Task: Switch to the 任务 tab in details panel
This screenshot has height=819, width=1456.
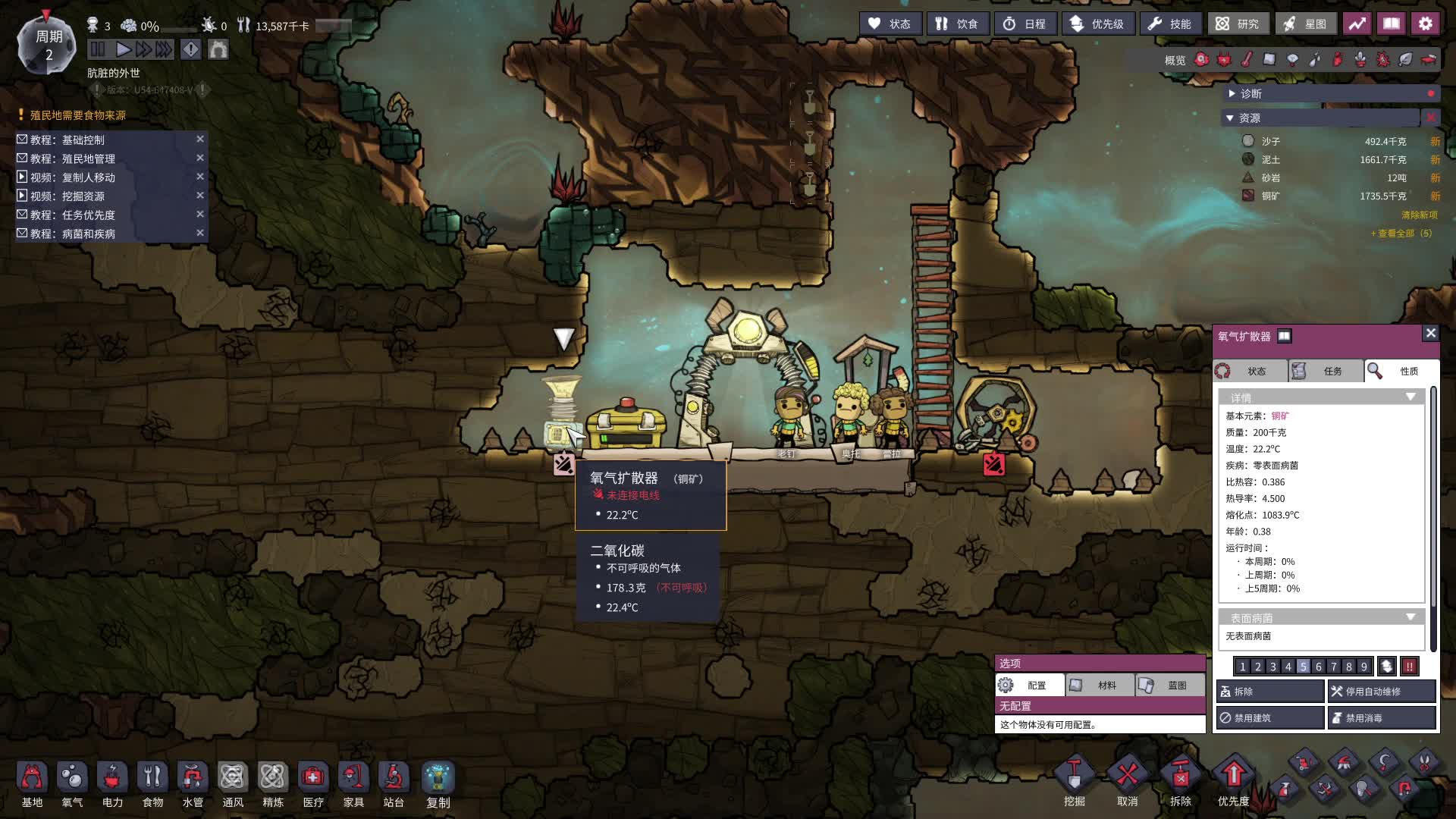Action: click(x=1325, y=371)
